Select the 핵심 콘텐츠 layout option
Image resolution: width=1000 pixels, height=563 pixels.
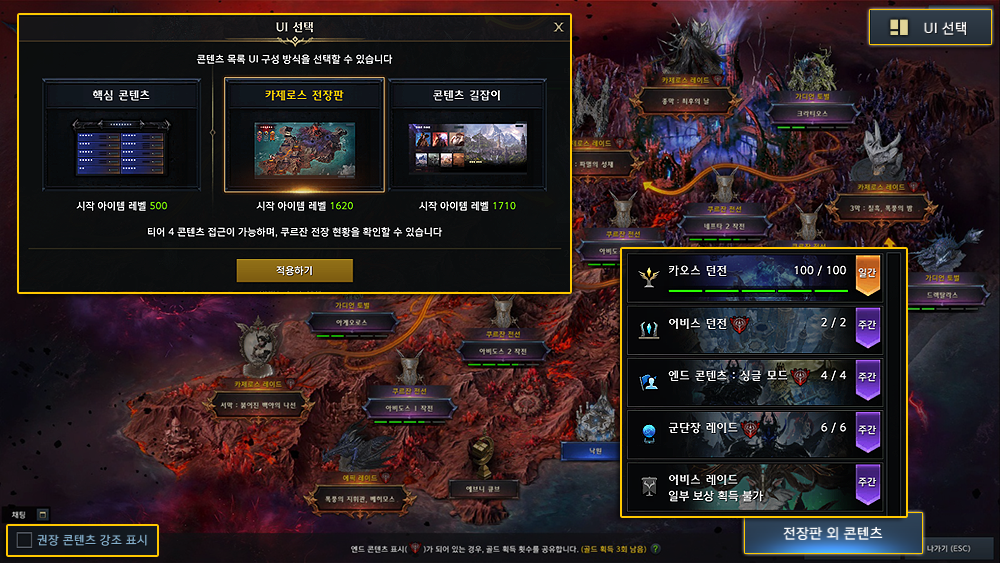click(x=121, y=134)
